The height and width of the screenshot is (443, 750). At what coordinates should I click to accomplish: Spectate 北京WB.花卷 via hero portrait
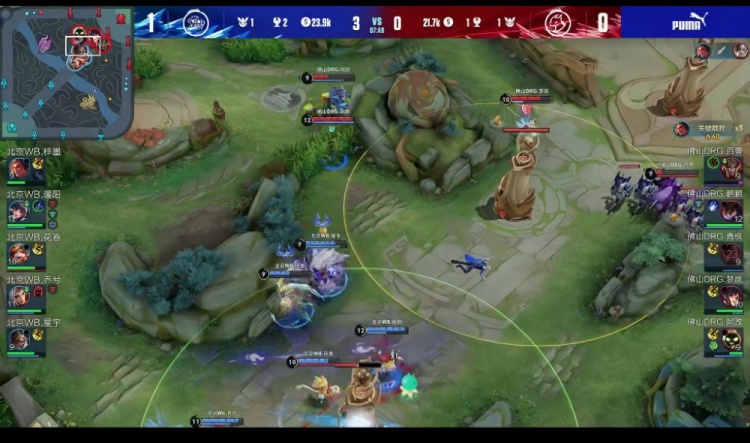click(20, 254)
